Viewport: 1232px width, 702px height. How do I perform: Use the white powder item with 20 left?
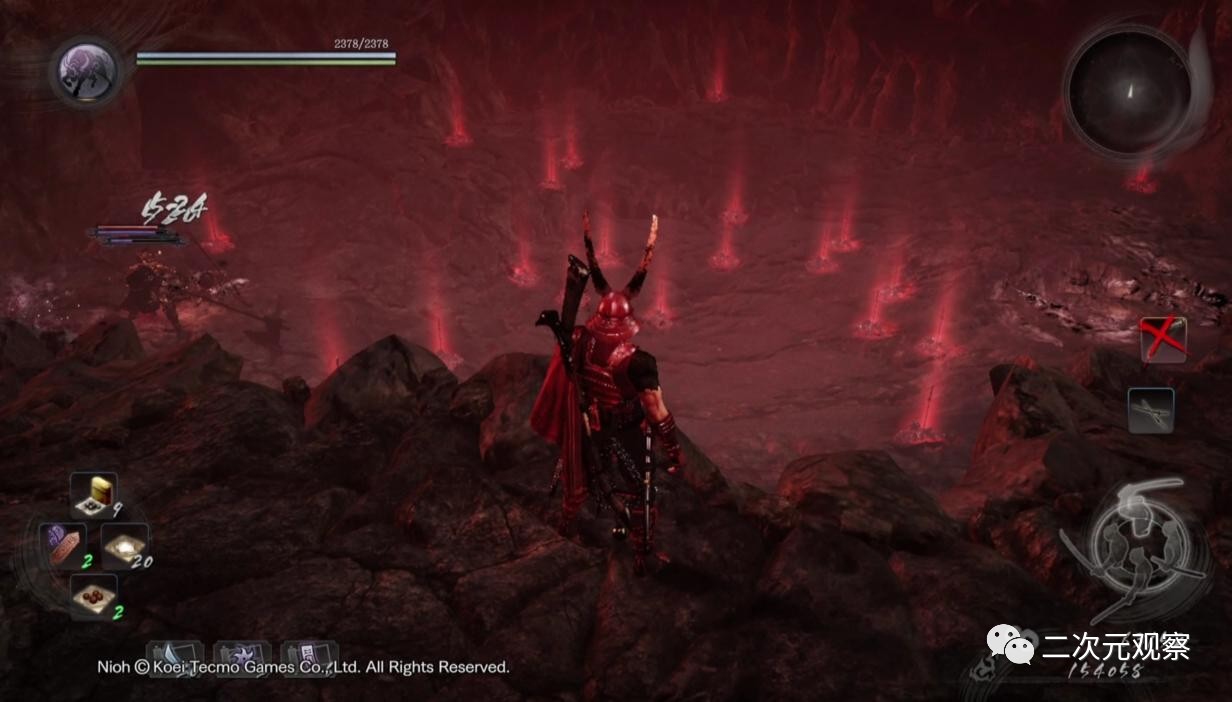coord(125,545)
